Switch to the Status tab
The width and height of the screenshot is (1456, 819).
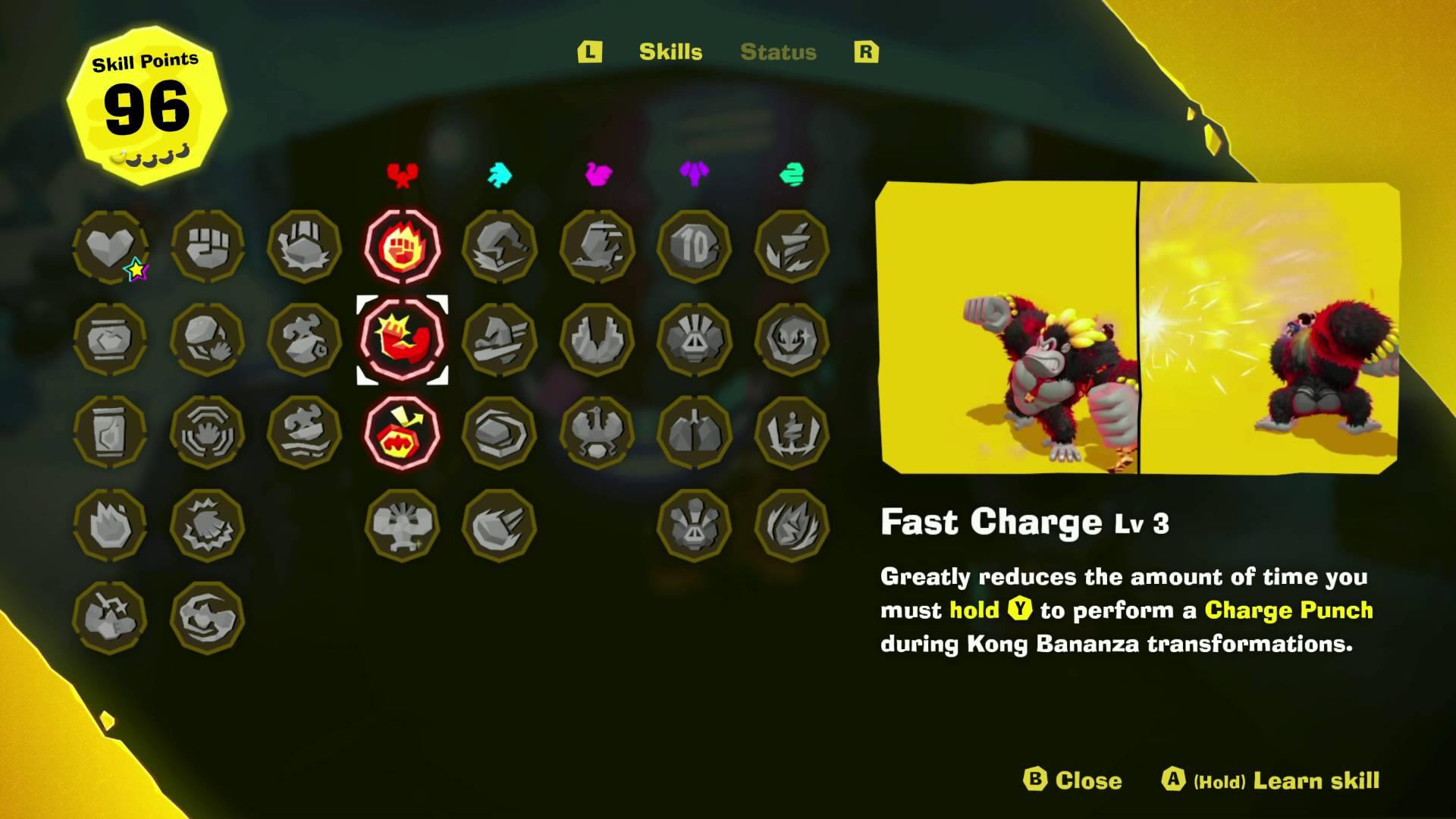point(777,52)
